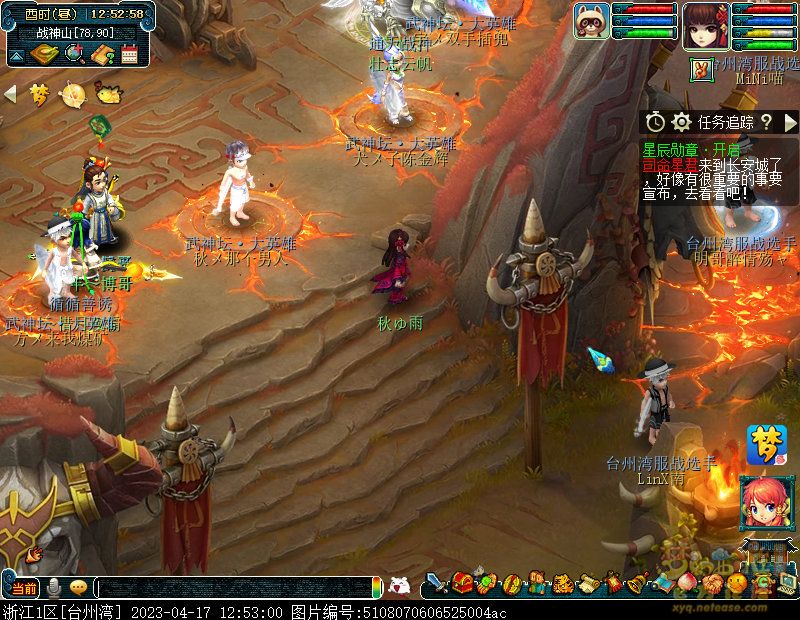Open the quest tracker settings gear

coord(682,122)
